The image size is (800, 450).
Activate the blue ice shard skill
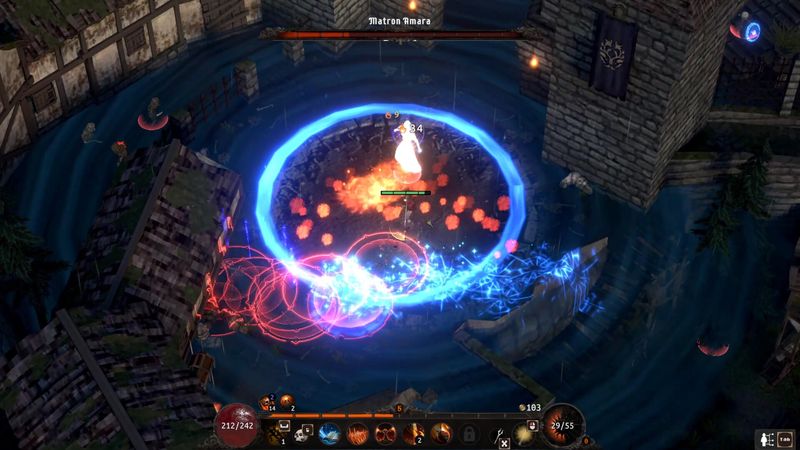pyautogui.click(x=331, y=433)
